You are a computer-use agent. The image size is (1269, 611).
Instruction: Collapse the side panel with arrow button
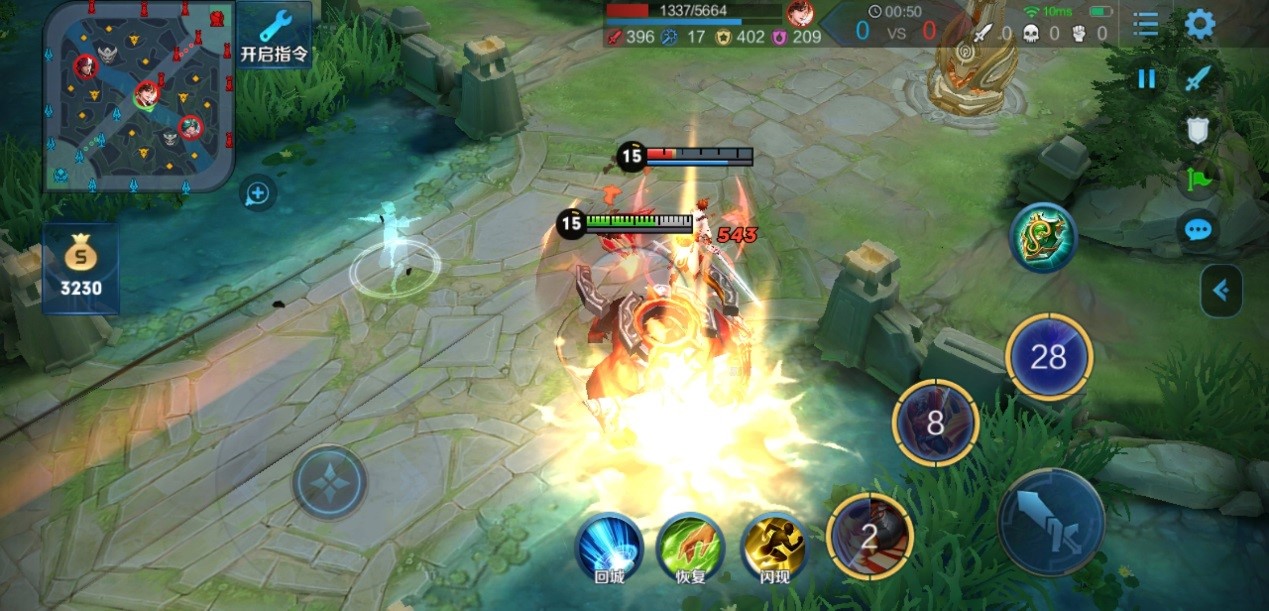pos(1221,290)
